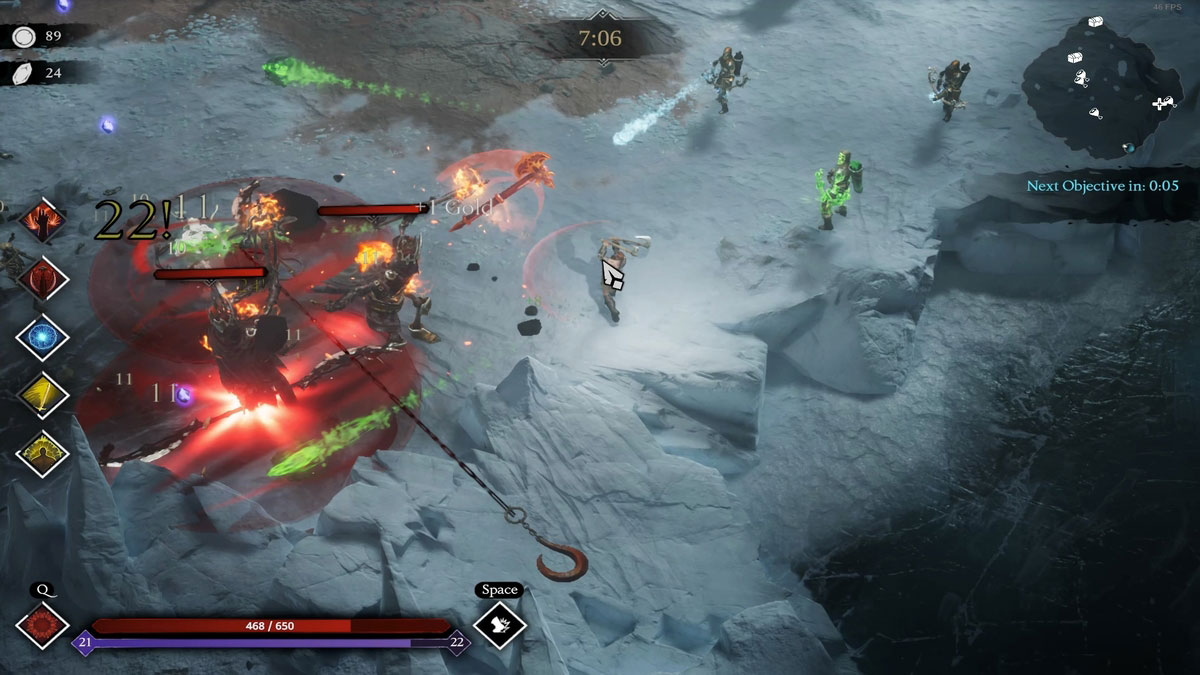1200x675 pixels.
Task: Click the blue glowing orb ability icon
Action: tap(42, 336)
